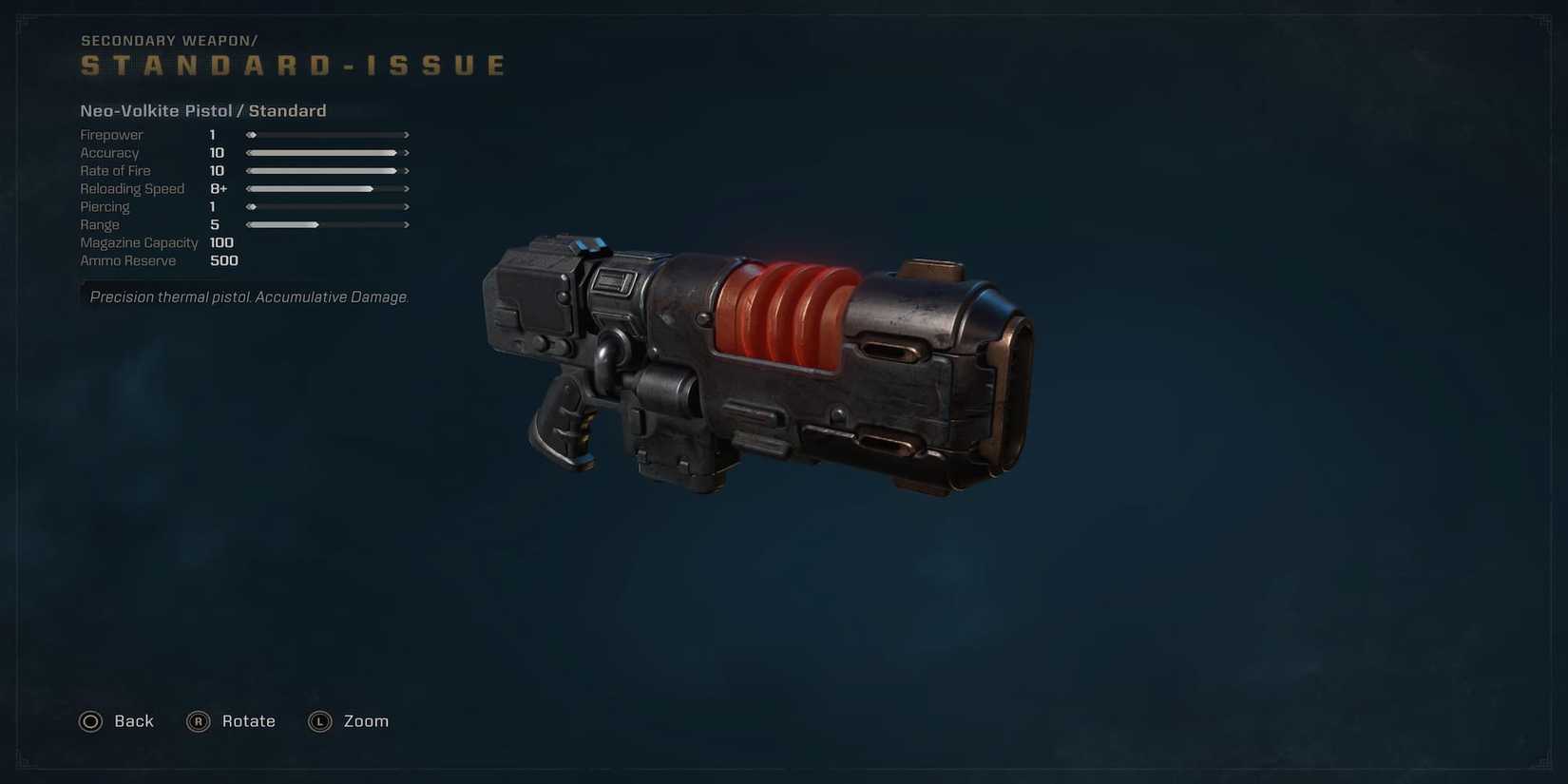Screen dimensions: 1568x784
Task: Select the L zoom controller icon
Action: tap(319, 721)
